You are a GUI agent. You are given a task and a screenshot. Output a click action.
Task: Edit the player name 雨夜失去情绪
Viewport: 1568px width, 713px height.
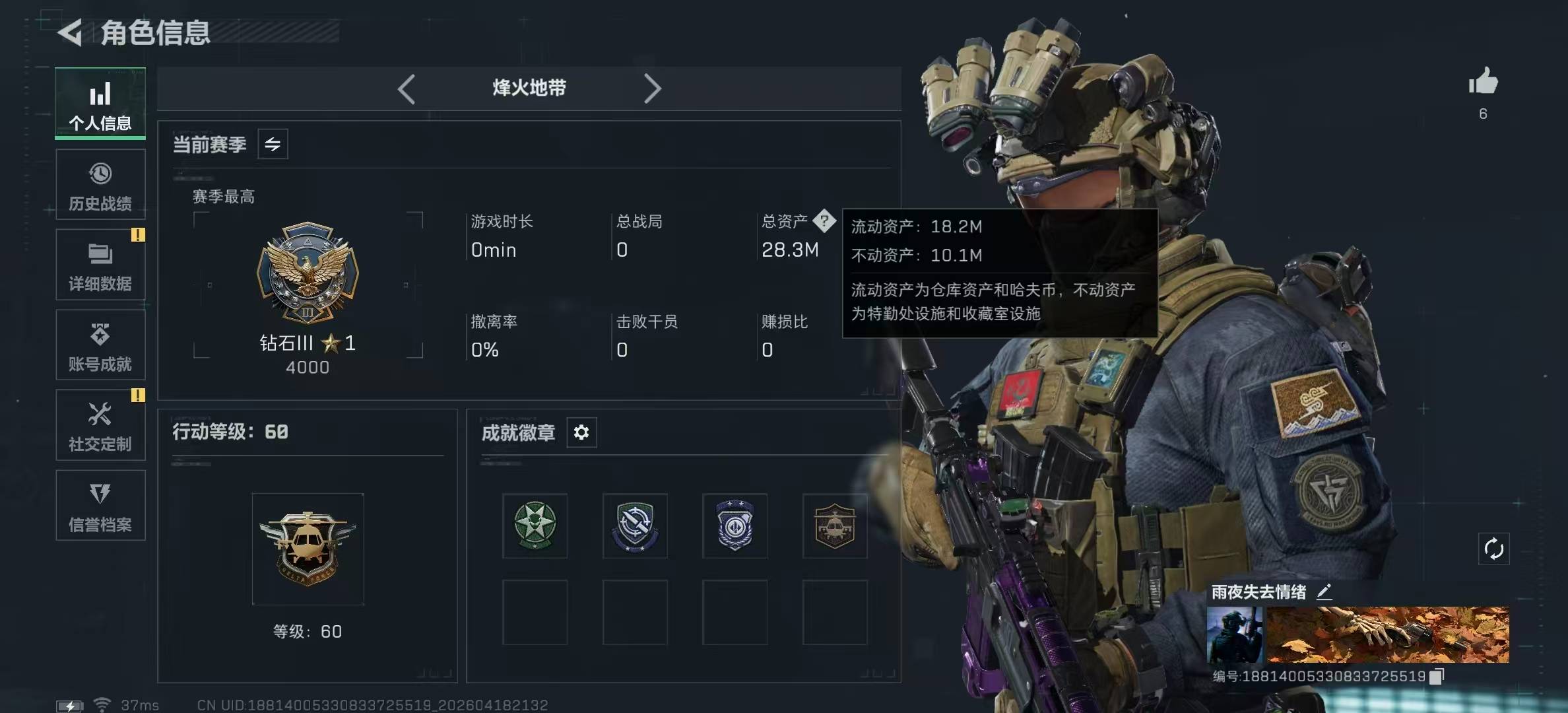1324,592
